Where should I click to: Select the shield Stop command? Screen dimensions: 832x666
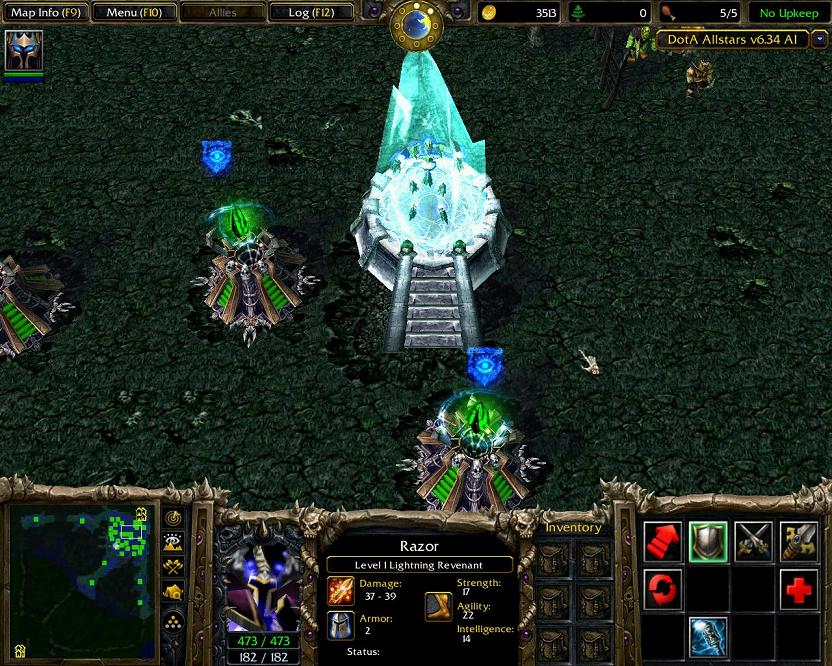tap(708, 541)
